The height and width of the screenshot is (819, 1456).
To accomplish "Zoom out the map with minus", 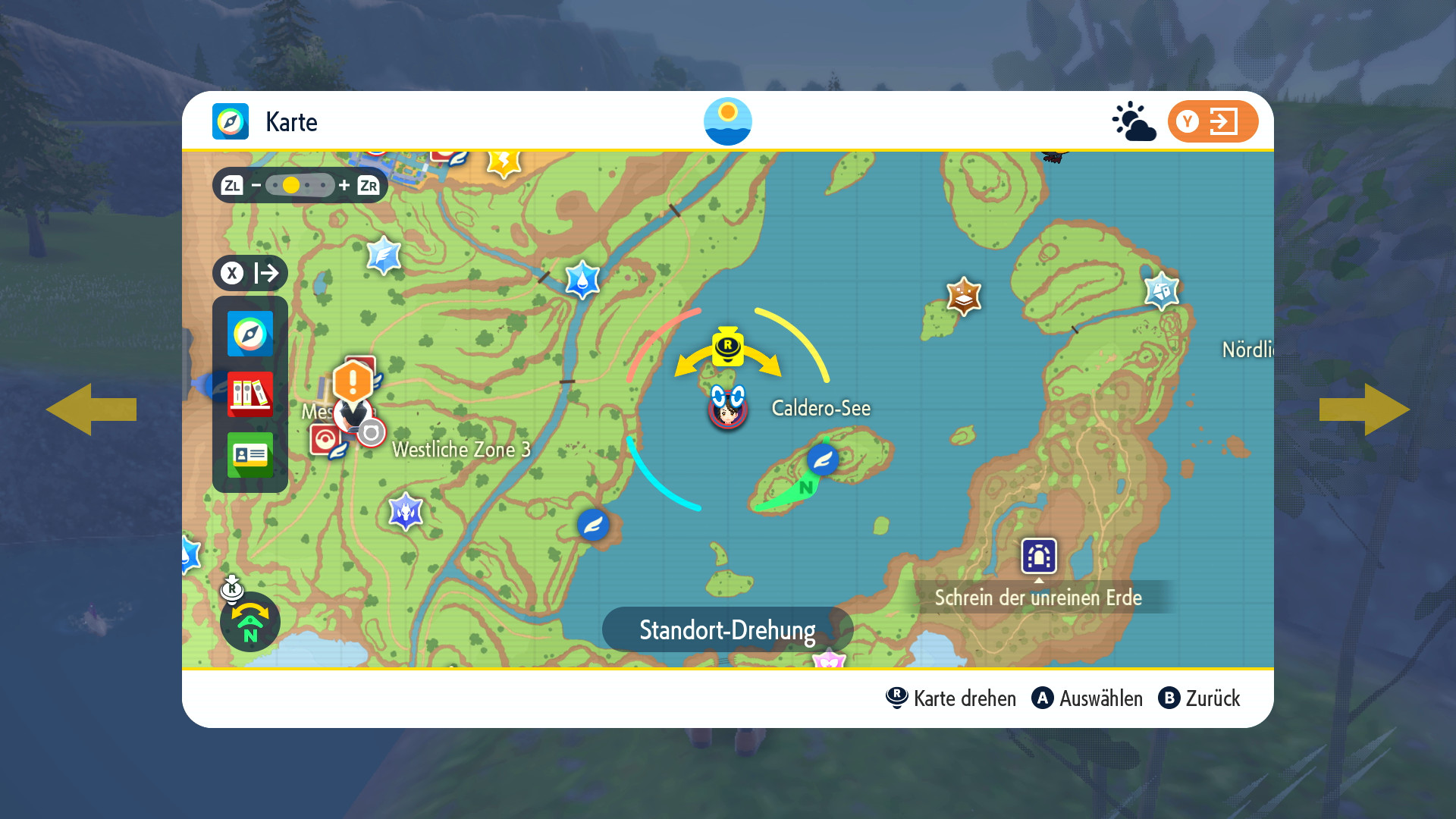I will point(256,185).
